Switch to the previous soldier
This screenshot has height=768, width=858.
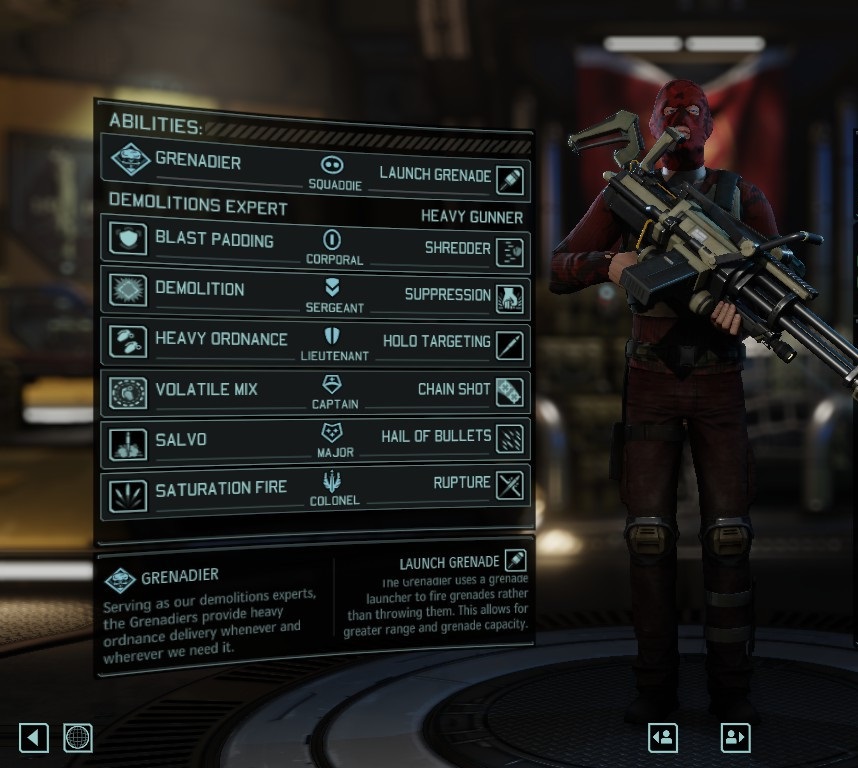663,738
